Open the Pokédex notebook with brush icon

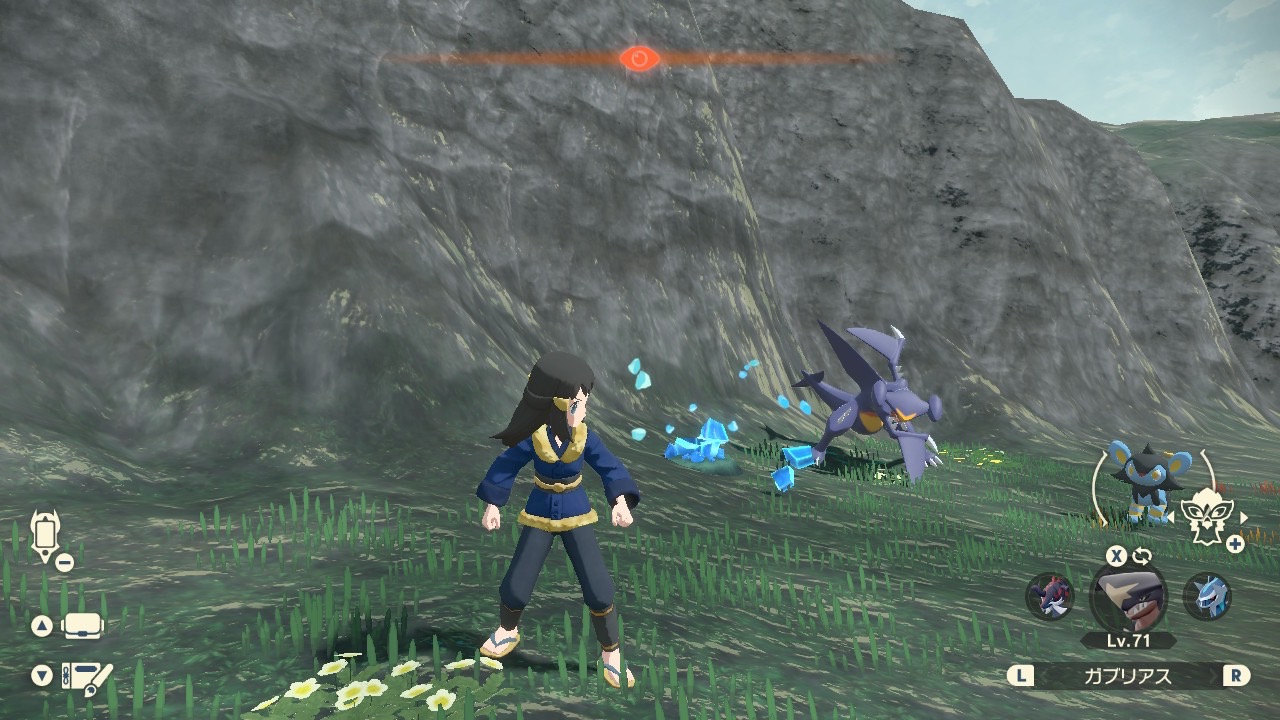[87, 677]
